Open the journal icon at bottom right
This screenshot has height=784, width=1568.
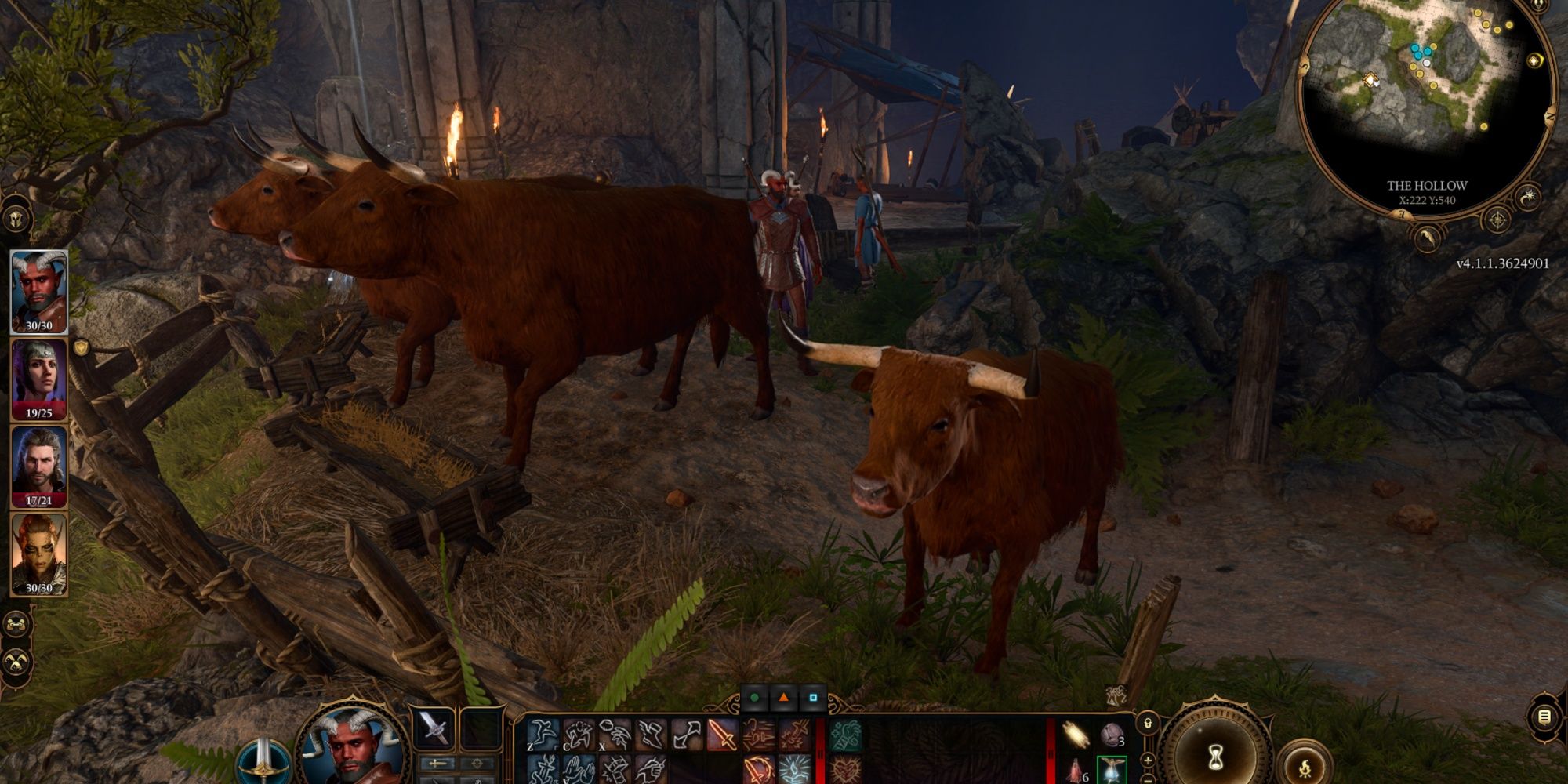click(x=1543, y=717)
